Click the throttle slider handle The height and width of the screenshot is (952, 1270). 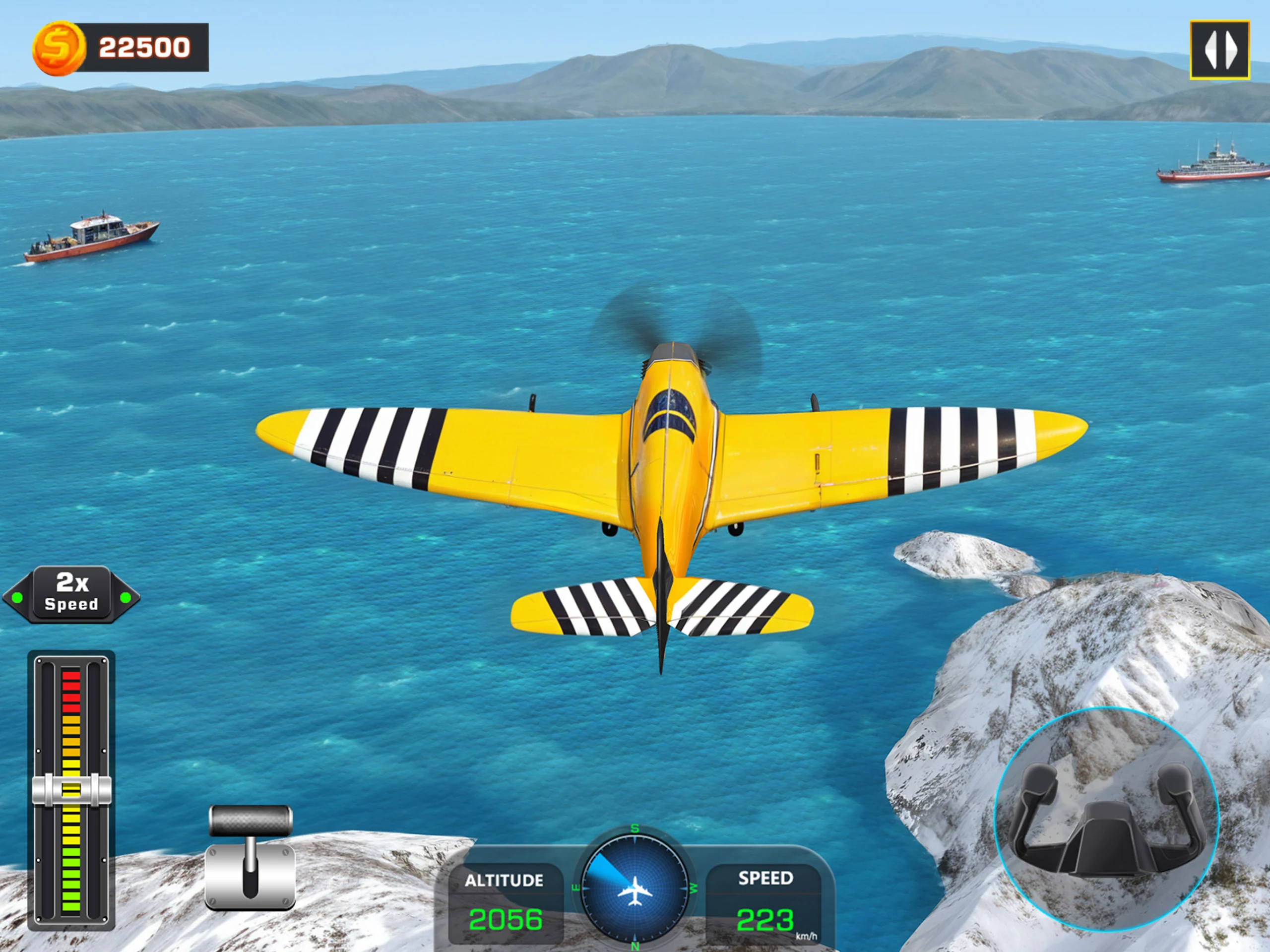pos(71,789)
